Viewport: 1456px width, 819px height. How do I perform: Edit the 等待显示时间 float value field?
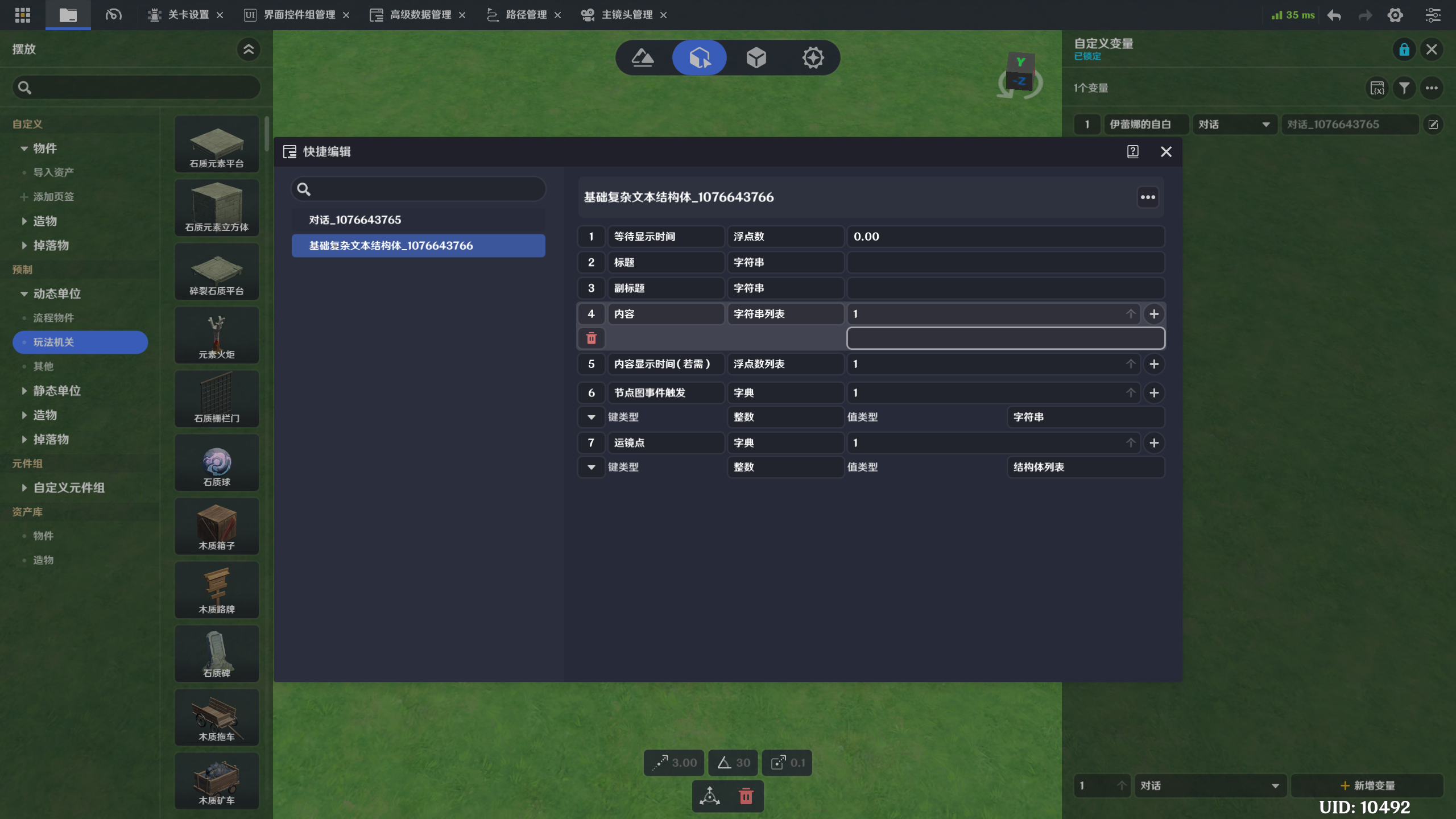click(1005, 237)
